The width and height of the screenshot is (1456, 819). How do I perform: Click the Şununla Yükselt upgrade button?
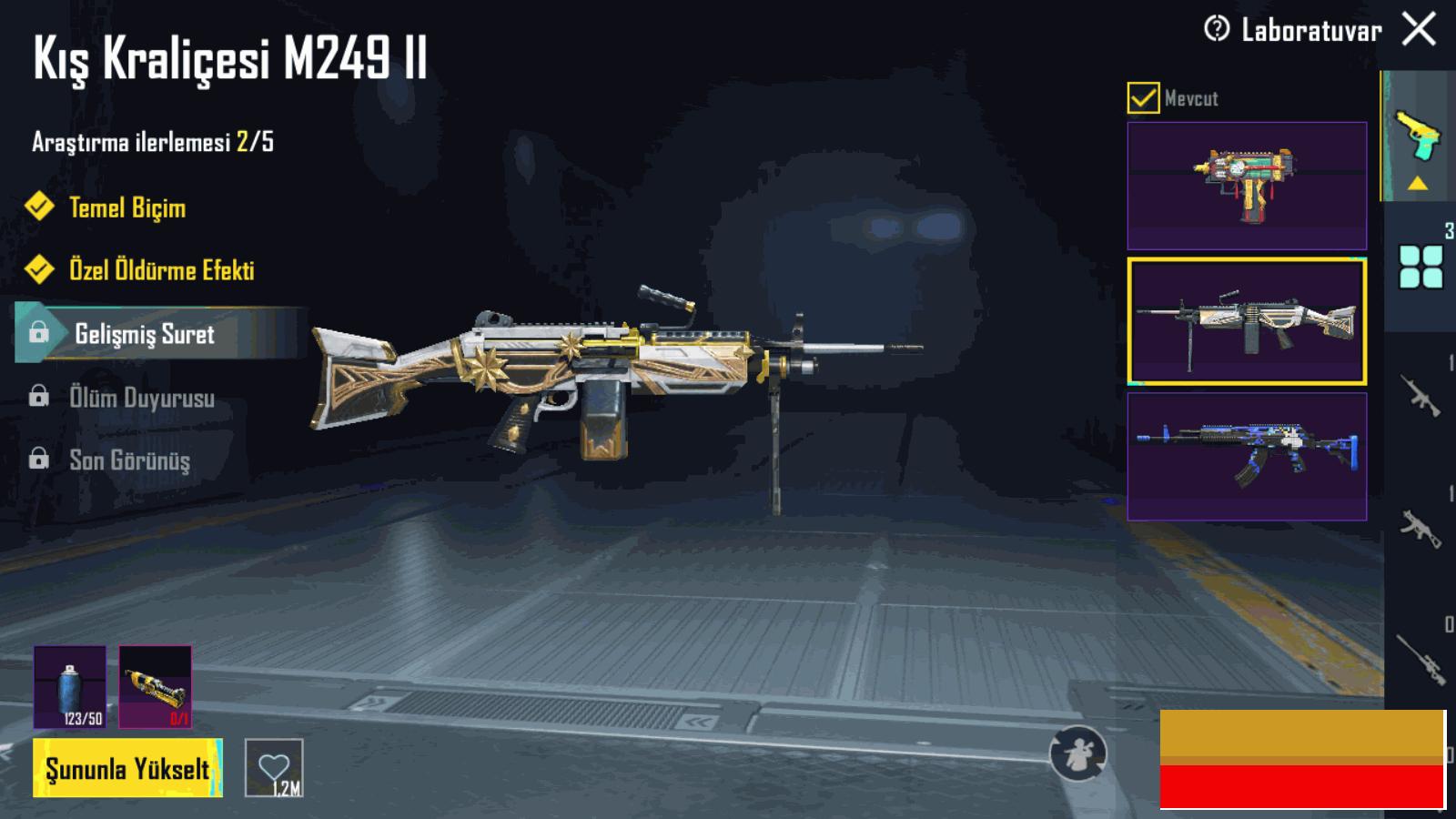(127, 769)
